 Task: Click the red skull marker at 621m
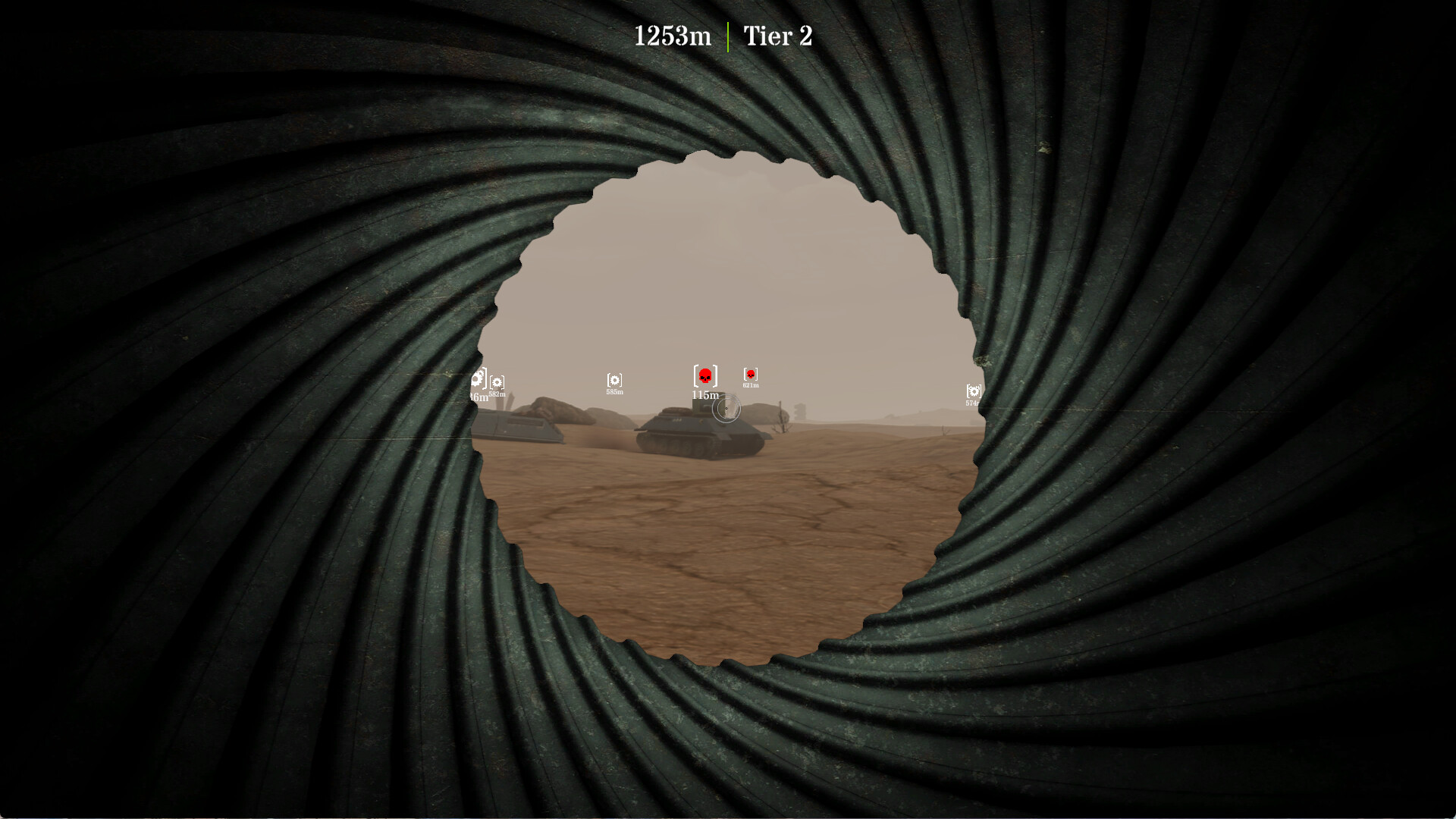coord(749,374)
